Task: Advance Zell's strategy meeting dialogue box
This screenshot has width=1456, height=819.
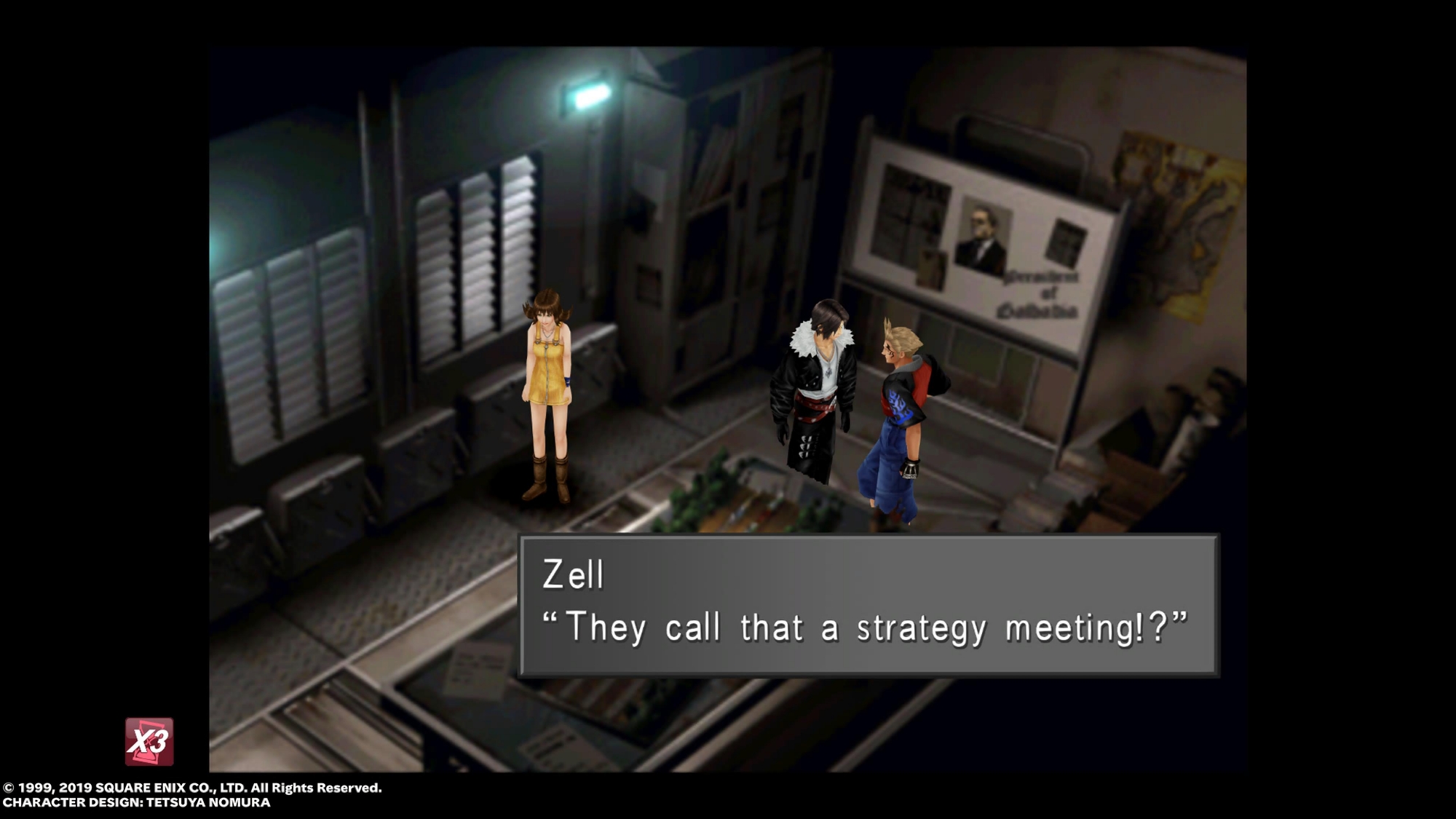Action: (868, 605)
